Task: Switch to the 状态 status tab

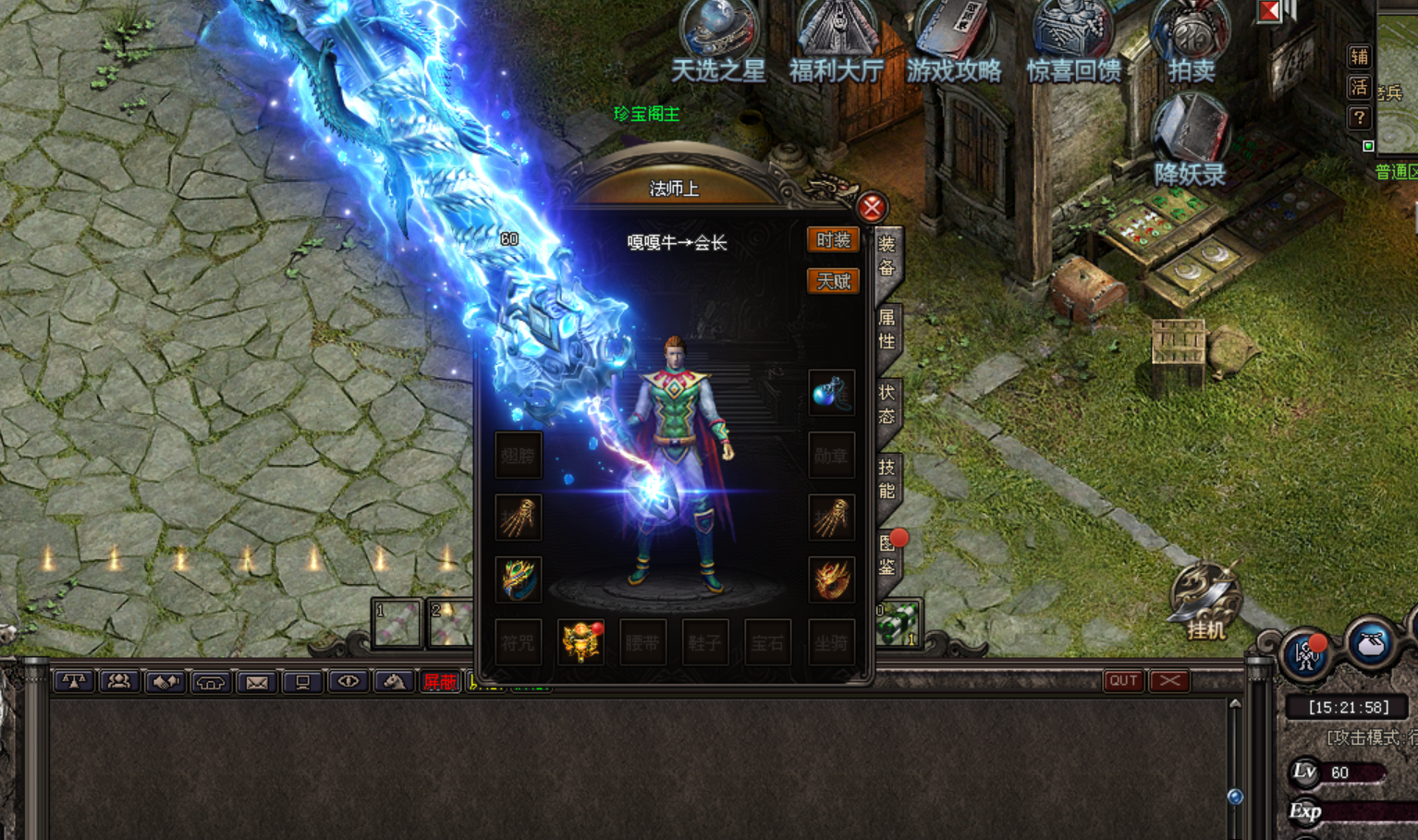Action: point(886,404)
